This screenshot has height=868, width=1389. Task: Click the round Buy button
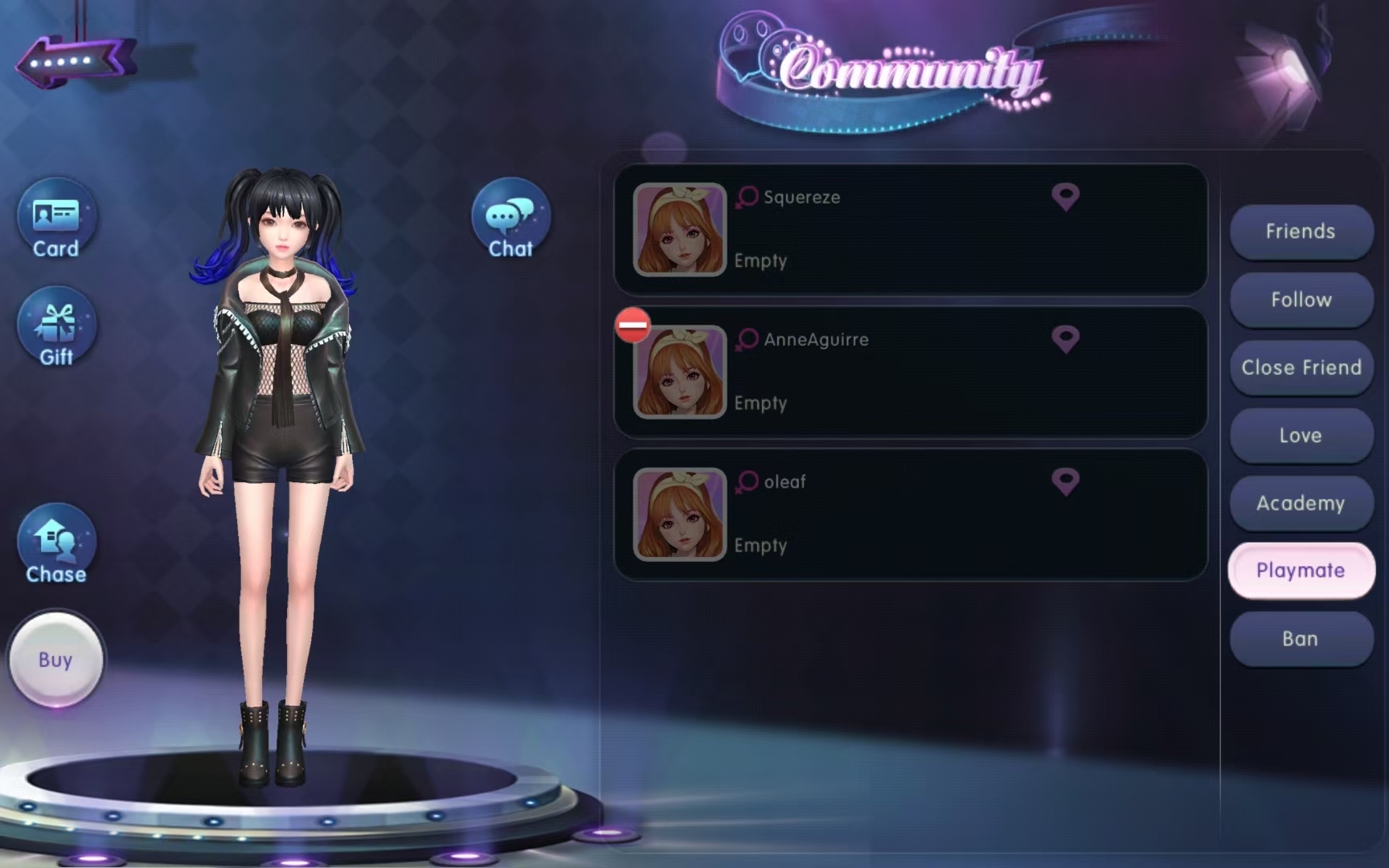tap(55, 660)
